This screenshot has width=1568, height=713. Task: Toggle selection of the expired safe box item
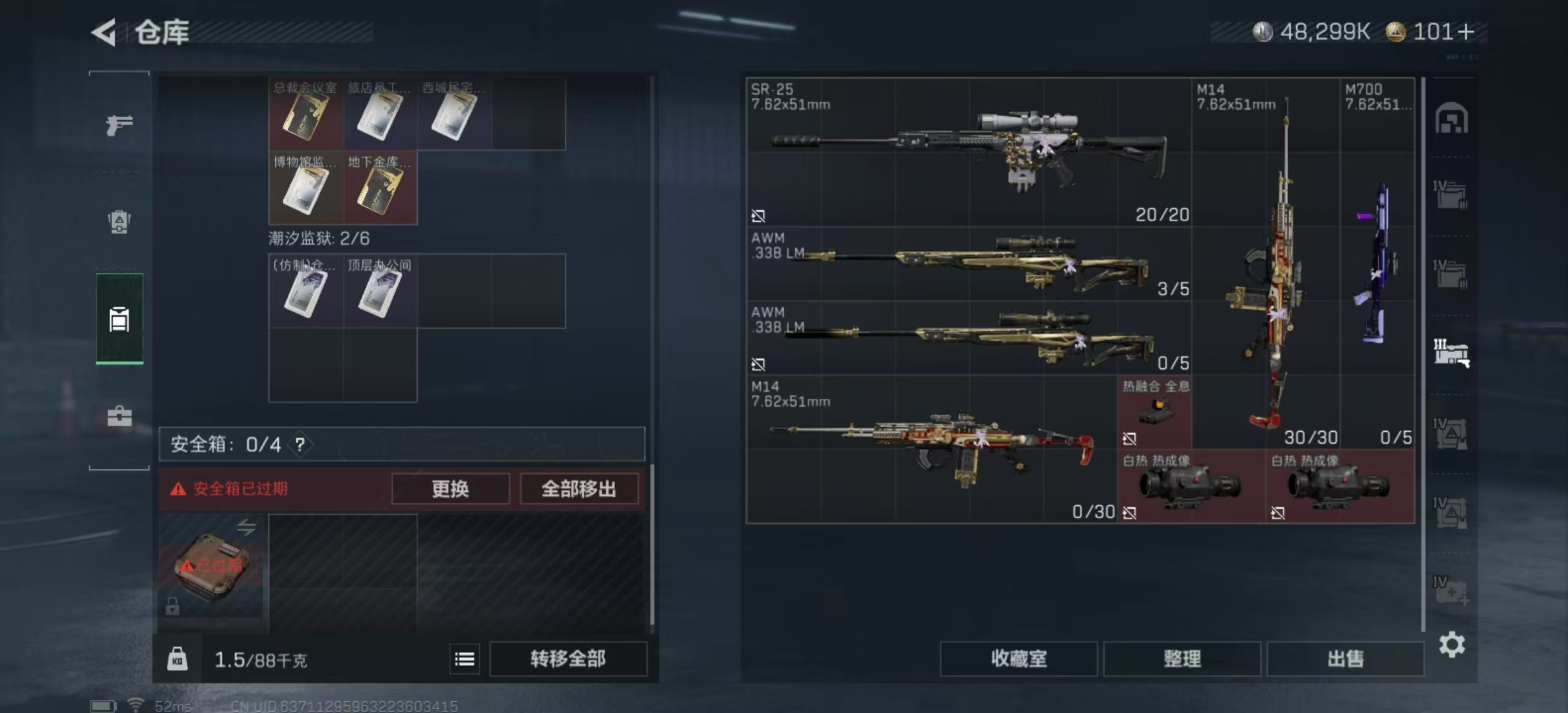(x=212, y=569)
